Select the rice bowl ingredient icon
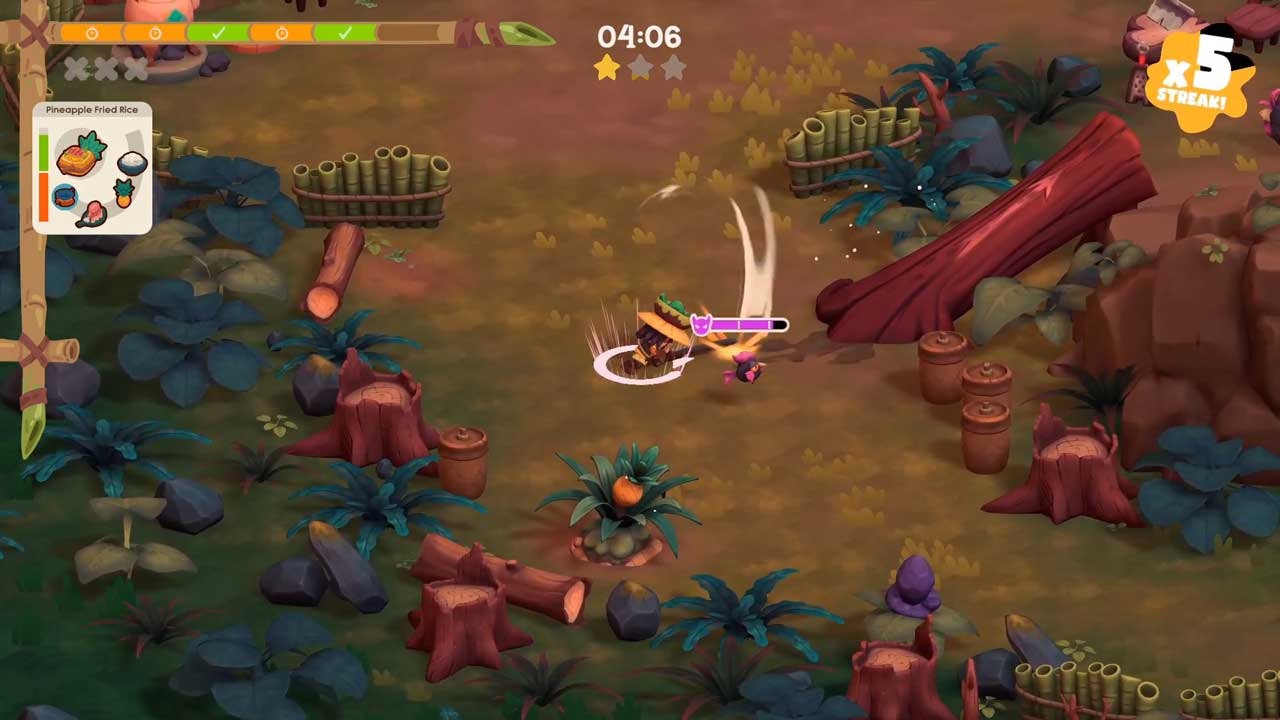Screen dimensions: 1280x720 (132, 163)
